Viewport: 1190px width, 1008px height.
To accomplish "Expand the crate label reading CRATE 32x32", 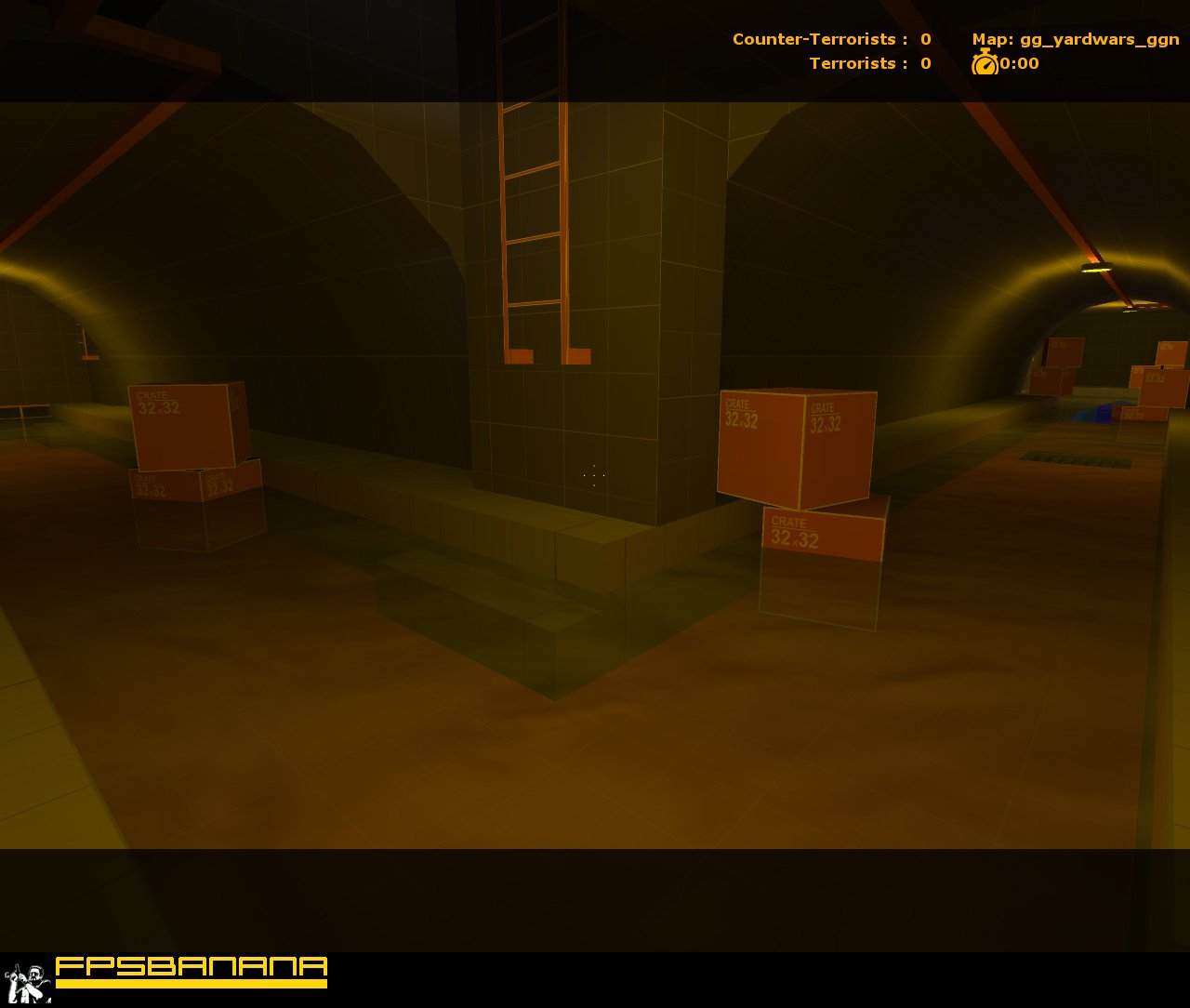I will click(x=741, y=410).
